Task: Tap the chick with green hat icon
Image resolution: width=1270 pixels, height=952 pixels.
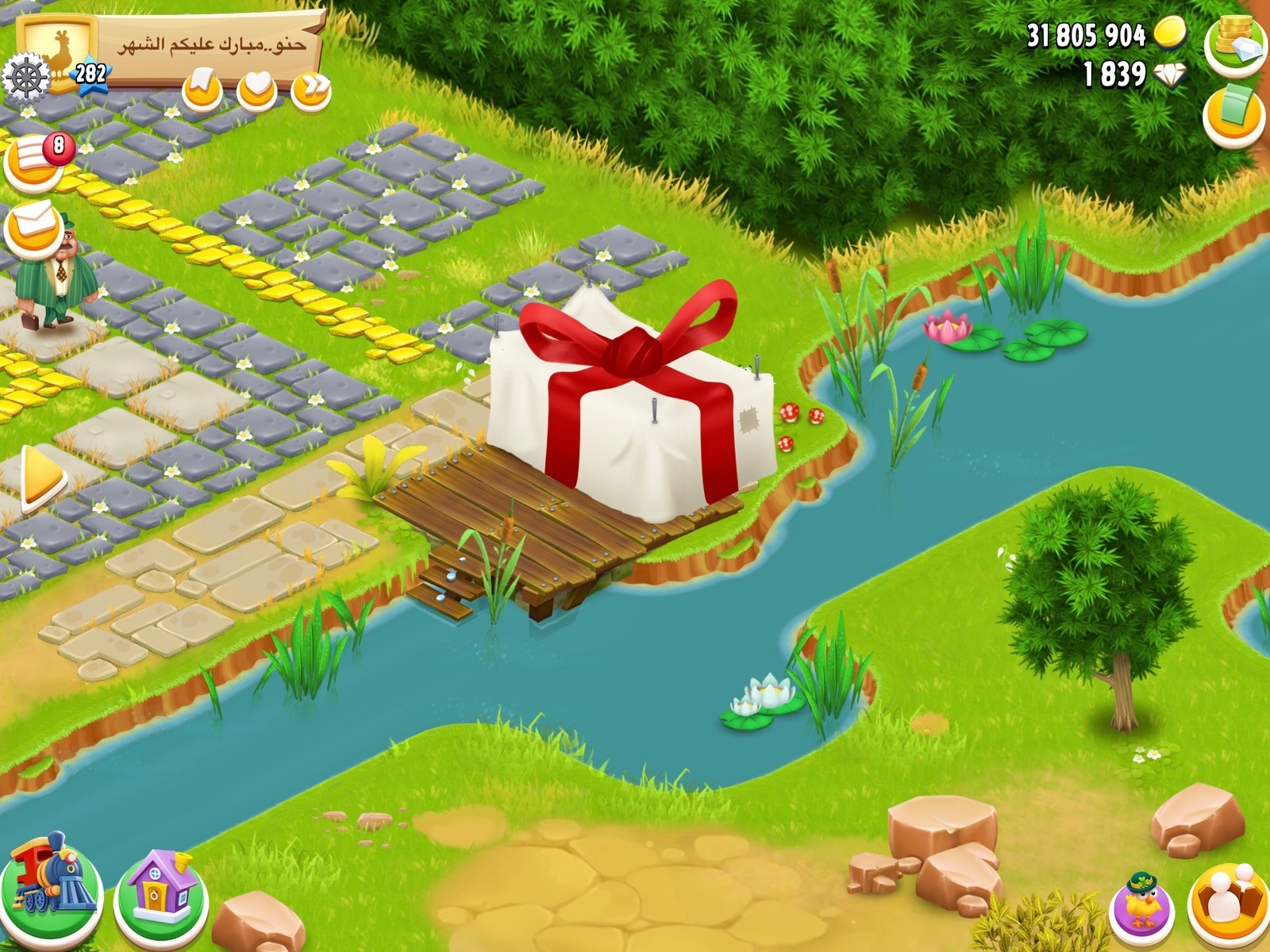Action: 1142,905
